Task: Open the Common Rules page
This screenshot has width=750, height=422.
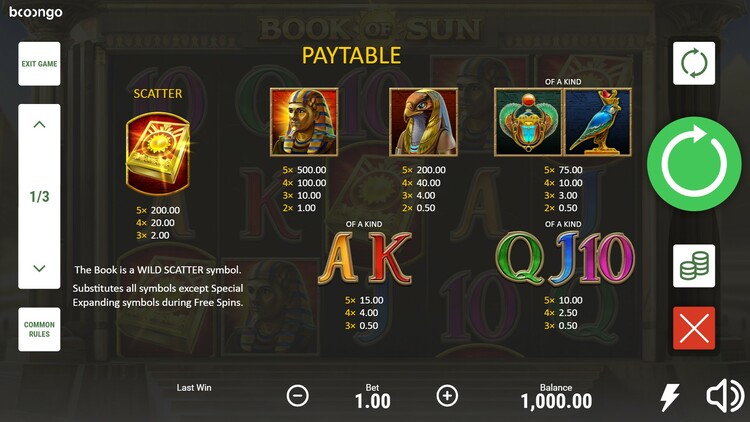Action: coord(39,329)
